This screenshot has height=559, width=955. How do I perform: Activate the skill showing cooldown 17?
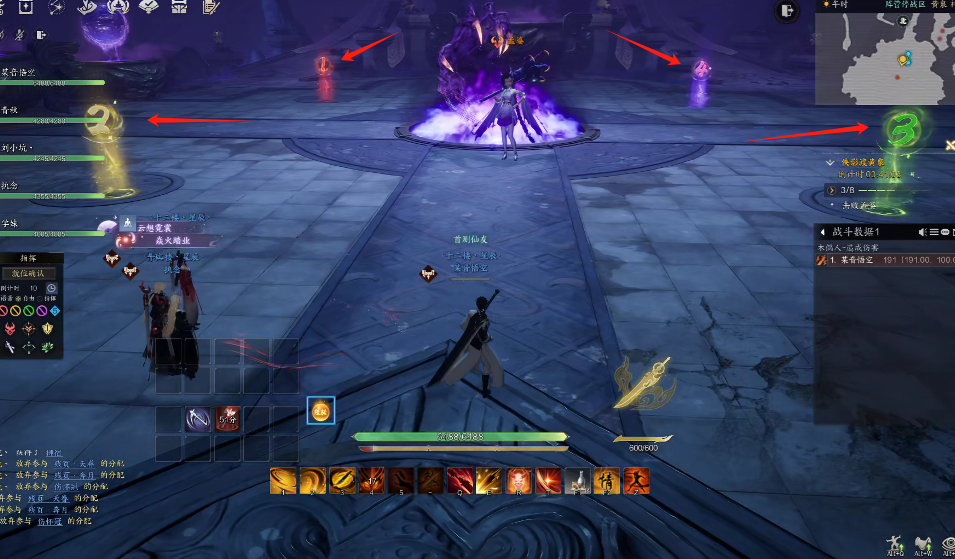pyautogui.click(x=373, y=481)
